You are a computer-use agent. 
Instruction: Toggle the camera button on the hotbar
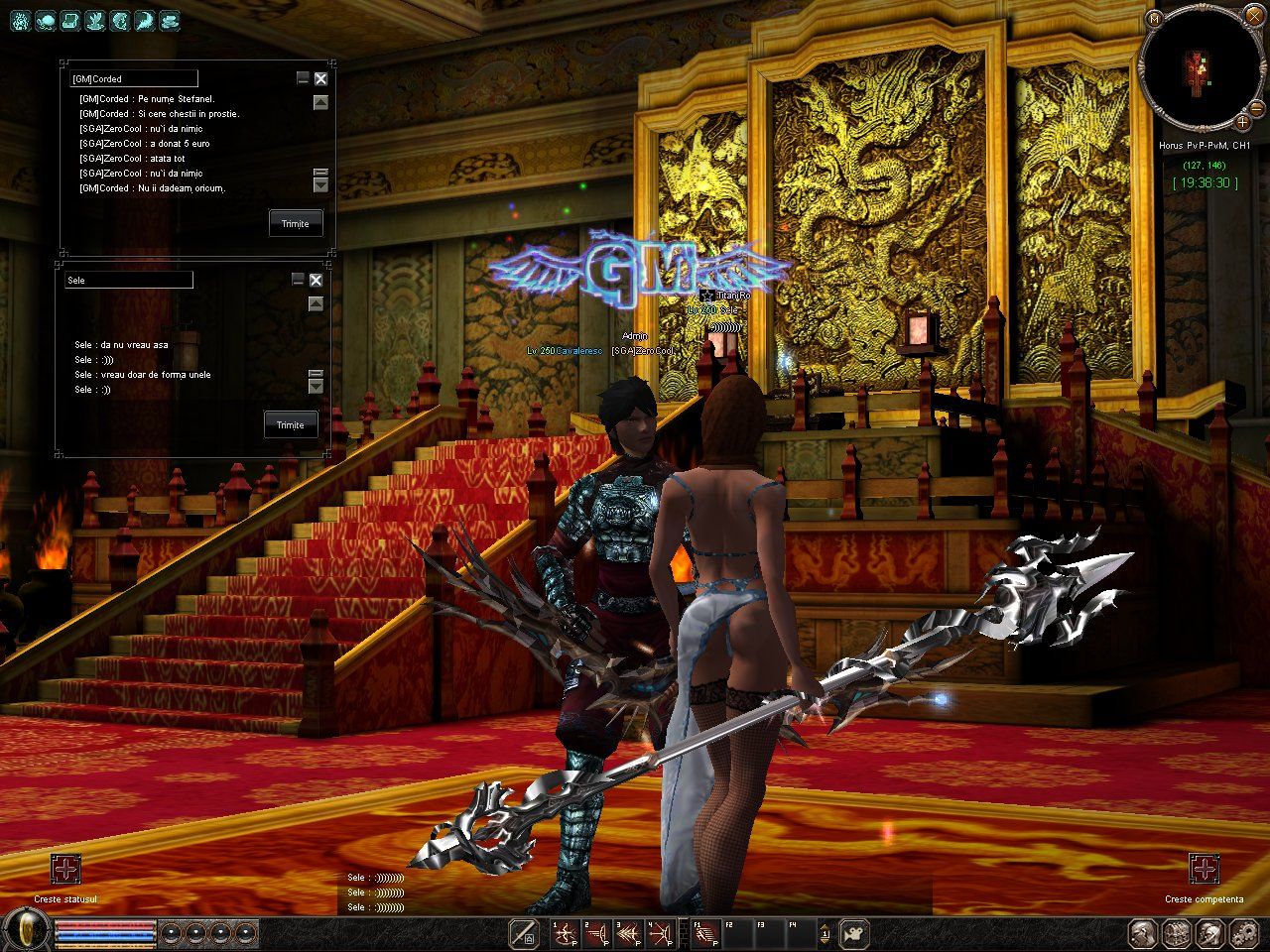pyautogui.click(x=852, y=933)
